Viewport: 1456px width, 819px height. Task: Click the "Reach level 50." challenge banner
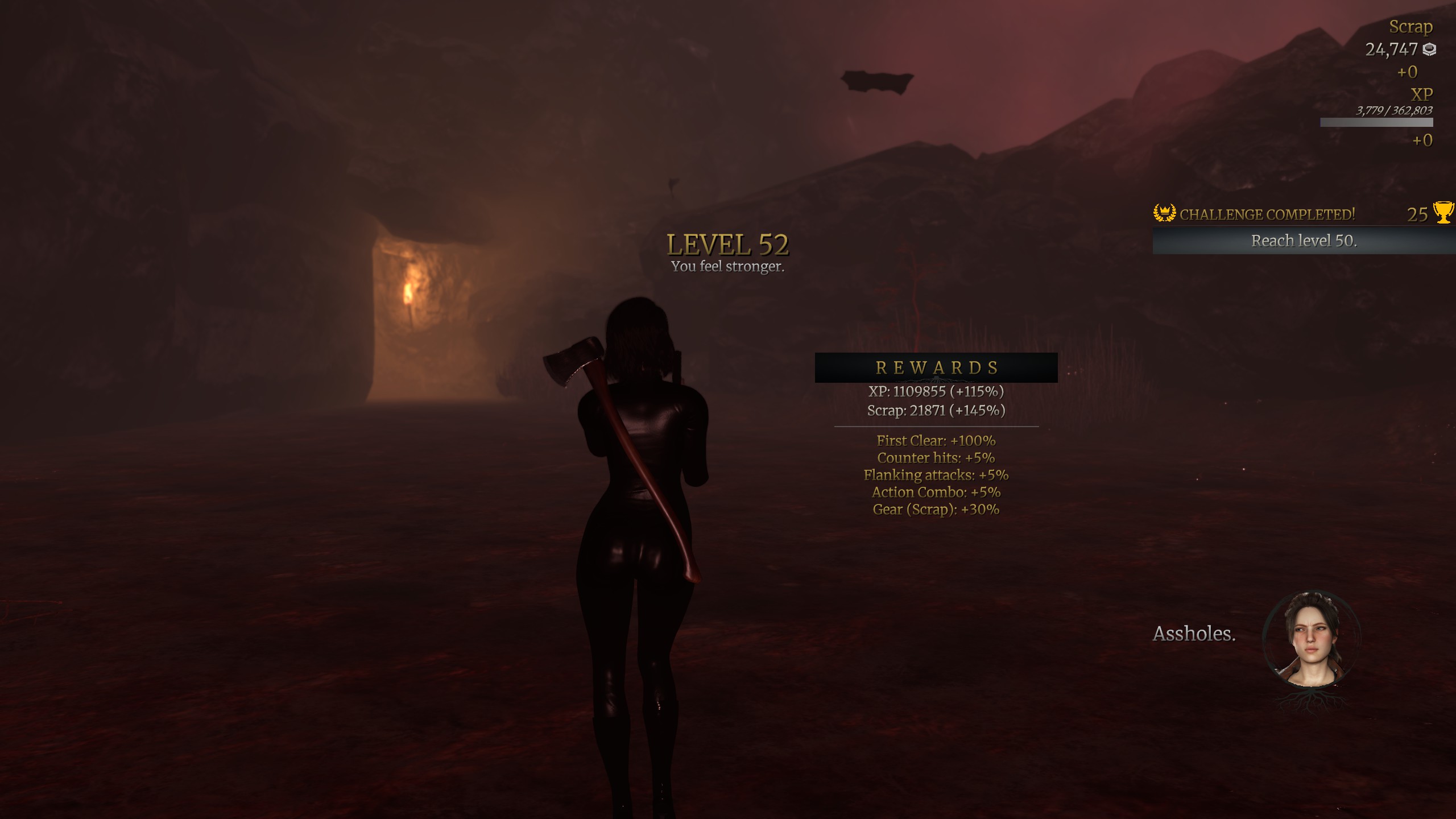click(1304, 241)
